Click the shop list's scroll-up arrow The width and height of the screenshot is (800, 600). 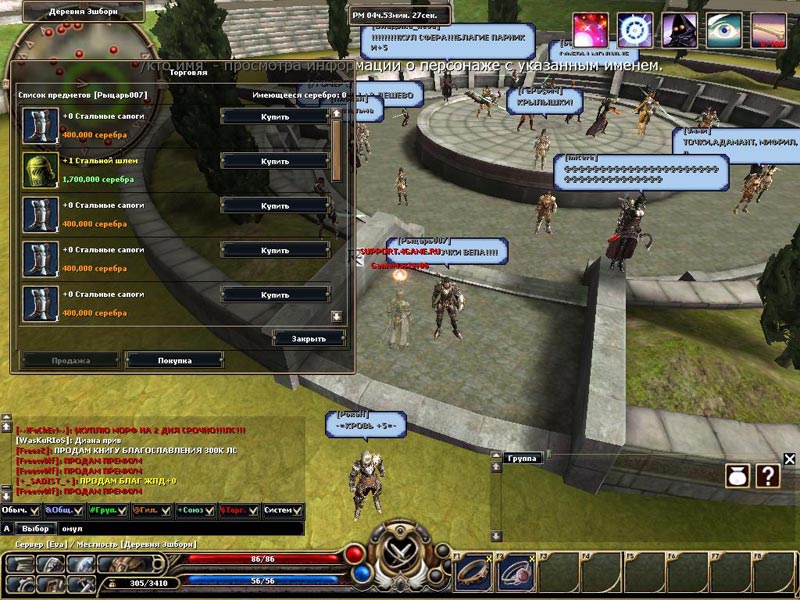(x=337, y=114)
